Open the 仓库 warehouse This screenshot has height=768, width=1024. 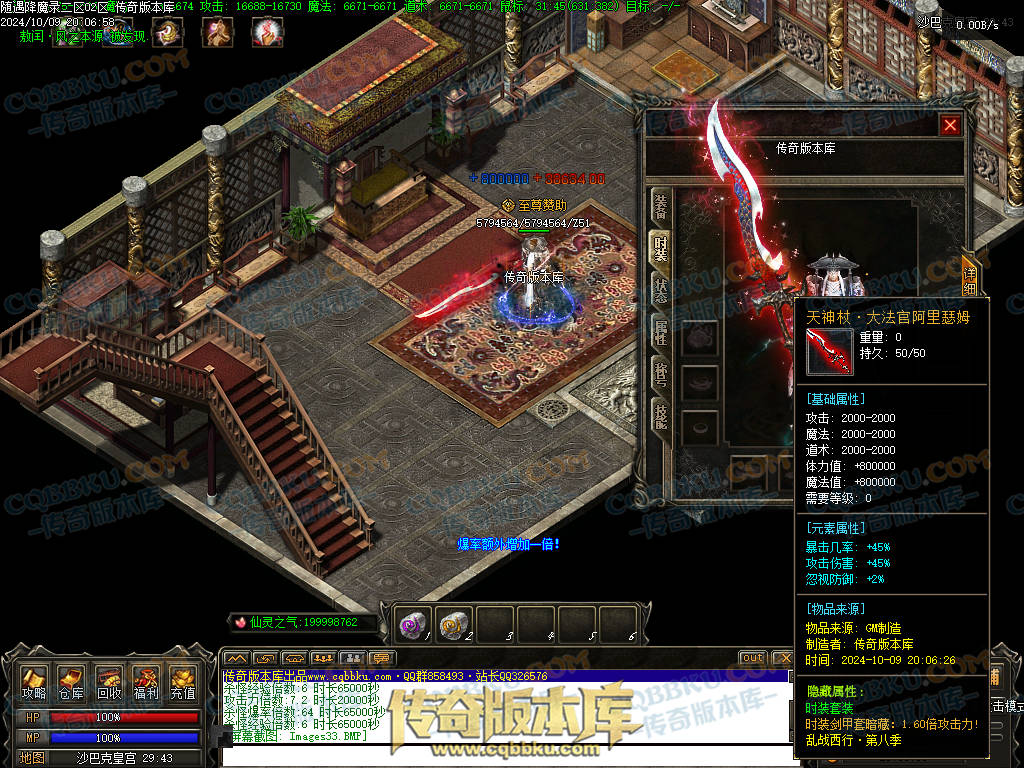70,683
